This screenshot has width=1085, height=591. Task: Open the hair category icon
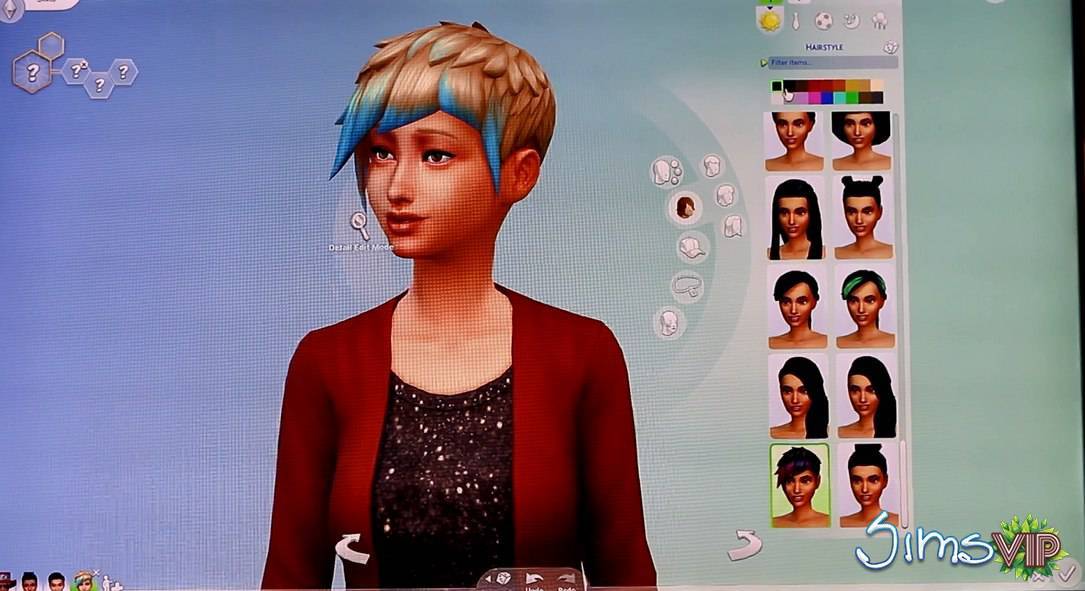[685, 208]
